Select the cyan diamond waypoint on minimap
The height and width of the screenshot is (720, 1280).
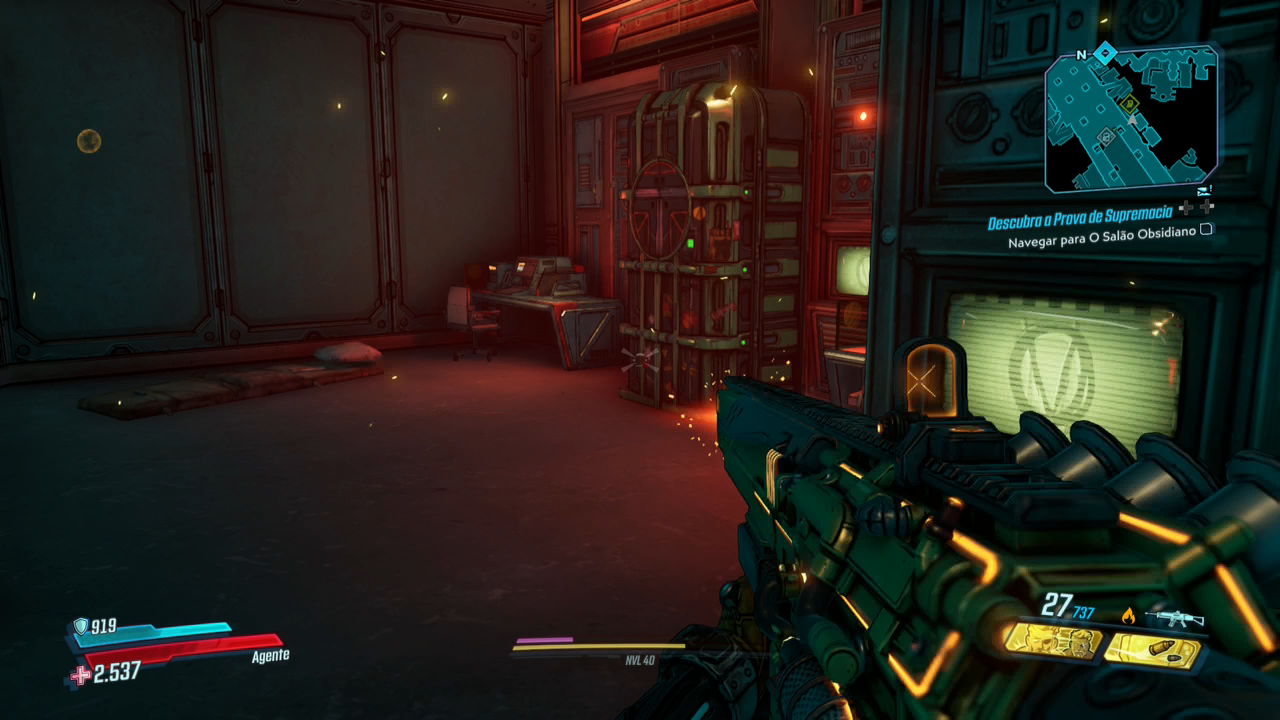tap(1104, 53)
